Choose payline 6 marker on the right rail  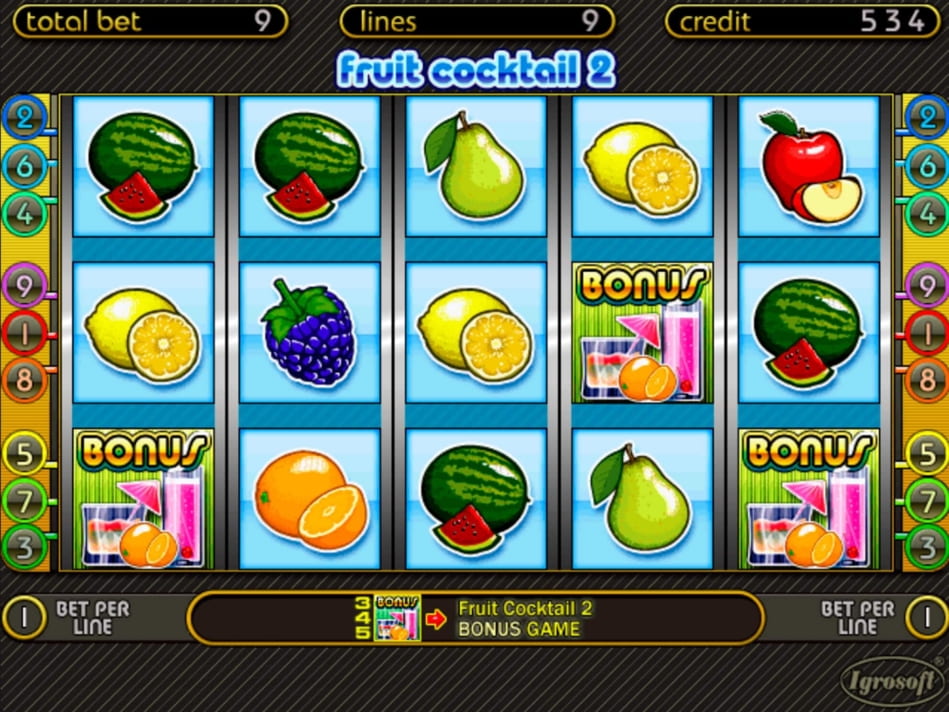coord(925,166)
